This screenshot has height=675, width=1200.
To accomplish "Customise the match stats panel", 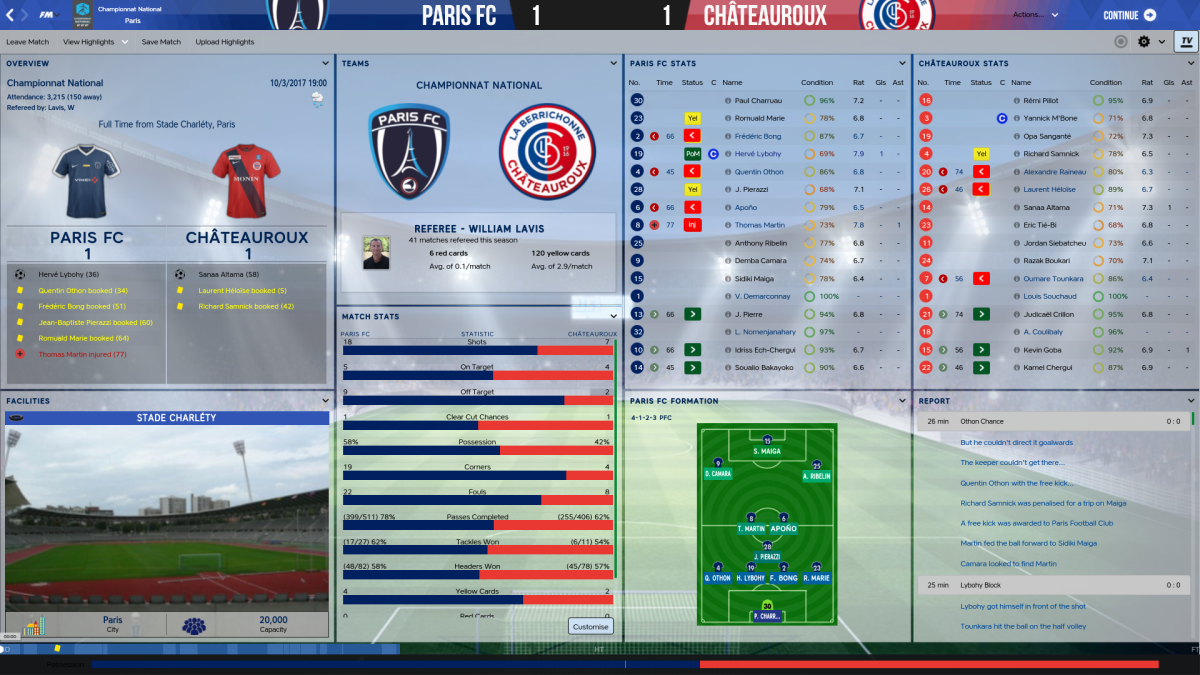I will pyautogui.click(x=591, y=627).
